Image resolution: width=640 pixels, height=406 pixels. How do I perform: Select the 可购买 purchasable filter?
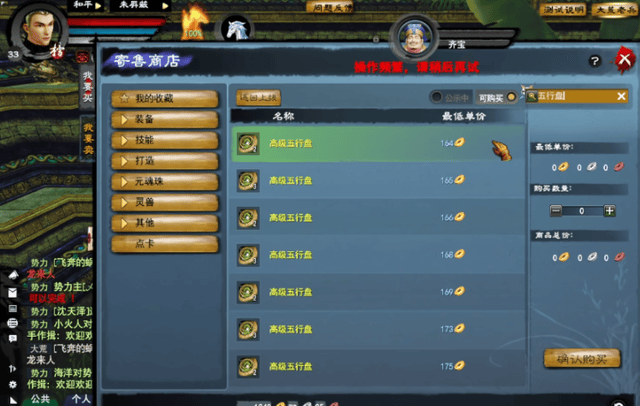(x=512, y=97)
